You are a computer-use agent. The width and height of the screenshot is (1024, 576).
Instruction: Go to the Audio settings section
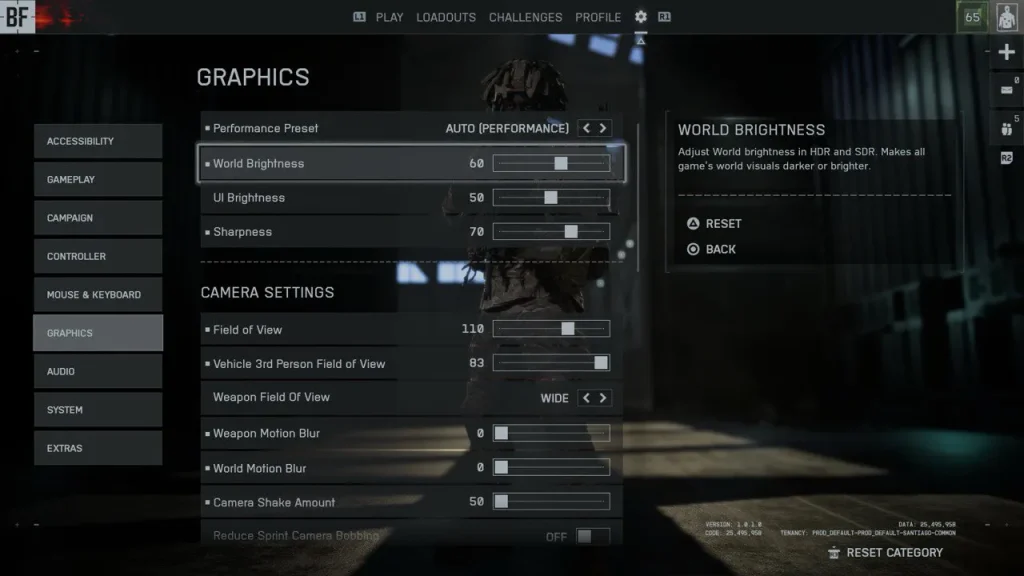(97, 371)
